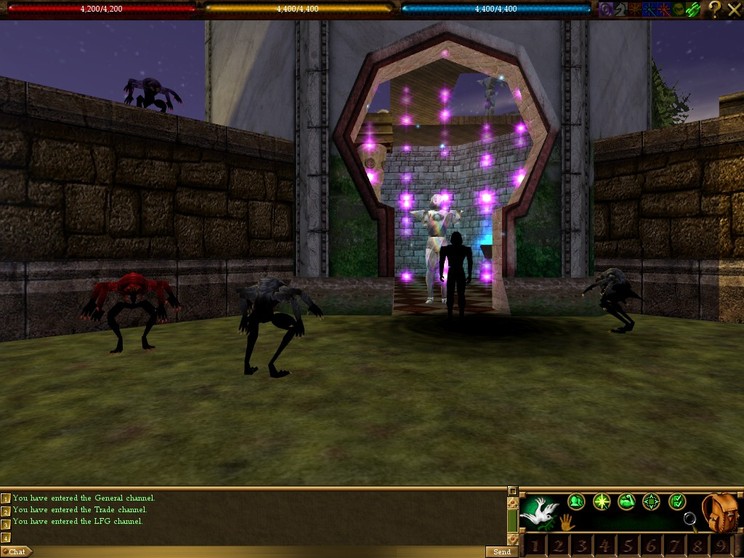Viewport: 744px width, 558px height.
Task: Open the green checkmark quest list
Action: 677,501
